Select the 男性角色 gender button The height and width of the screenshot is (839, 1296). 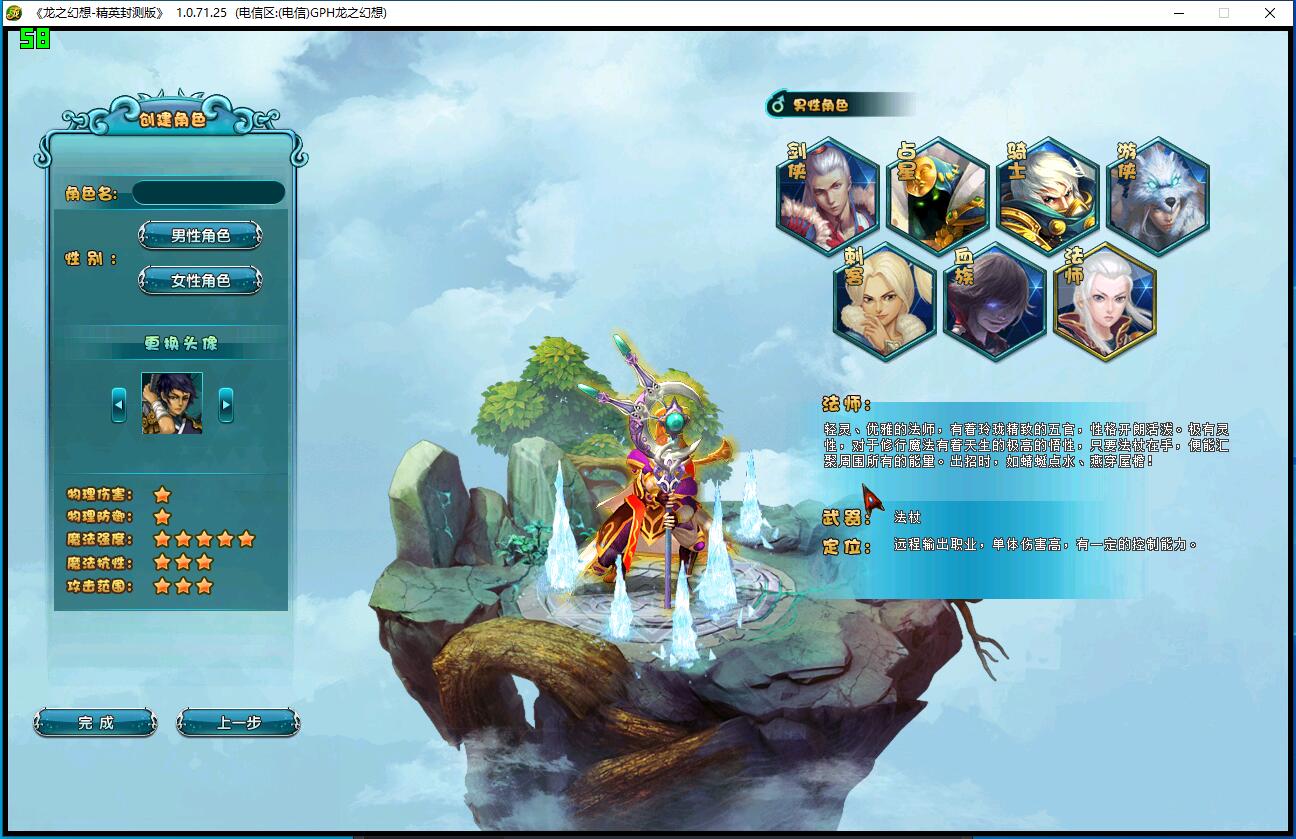point(200,236)
